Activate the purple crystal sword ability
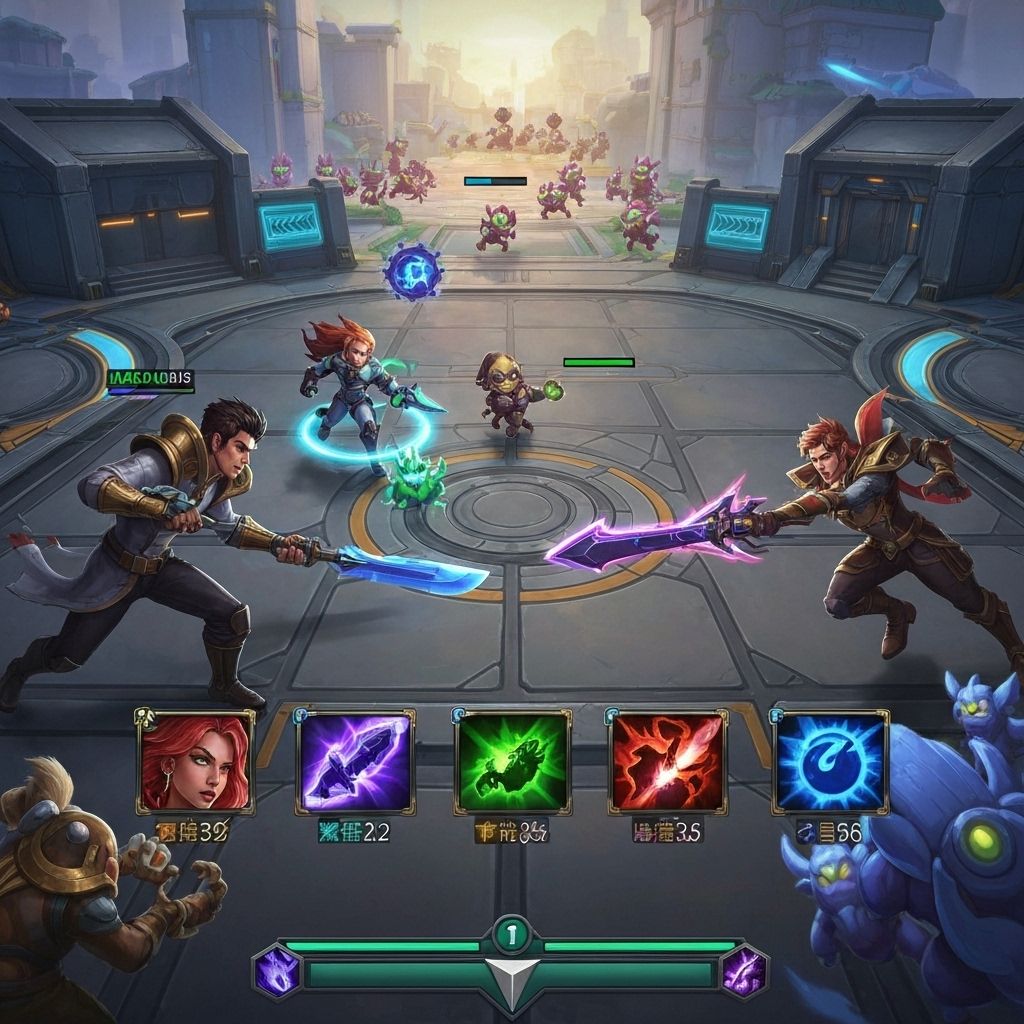Screen dimensions: 1024x1024 coord(355,762)
